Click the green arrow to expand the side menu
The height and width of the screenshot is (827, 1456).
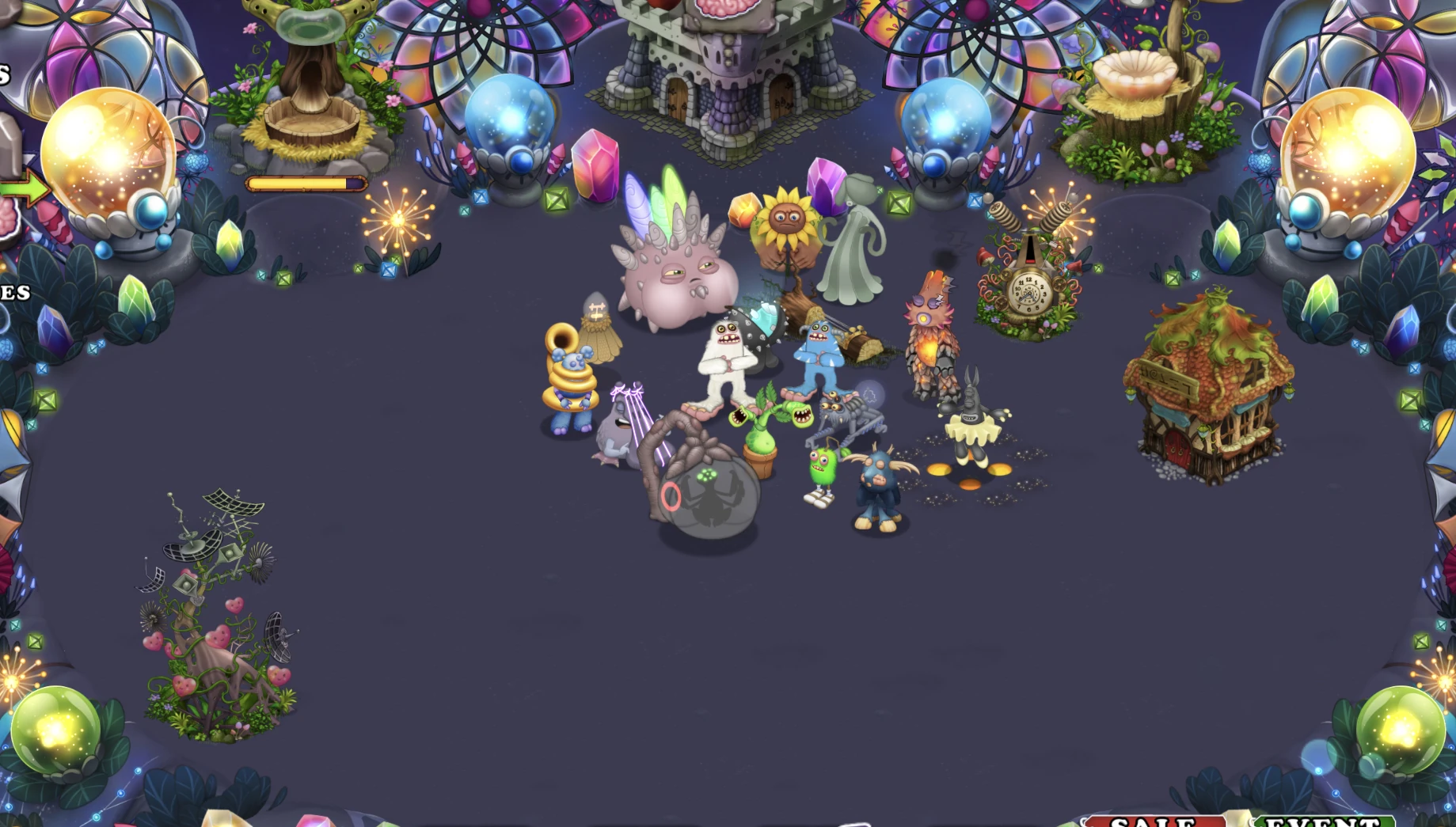click(x=25, y=186)
